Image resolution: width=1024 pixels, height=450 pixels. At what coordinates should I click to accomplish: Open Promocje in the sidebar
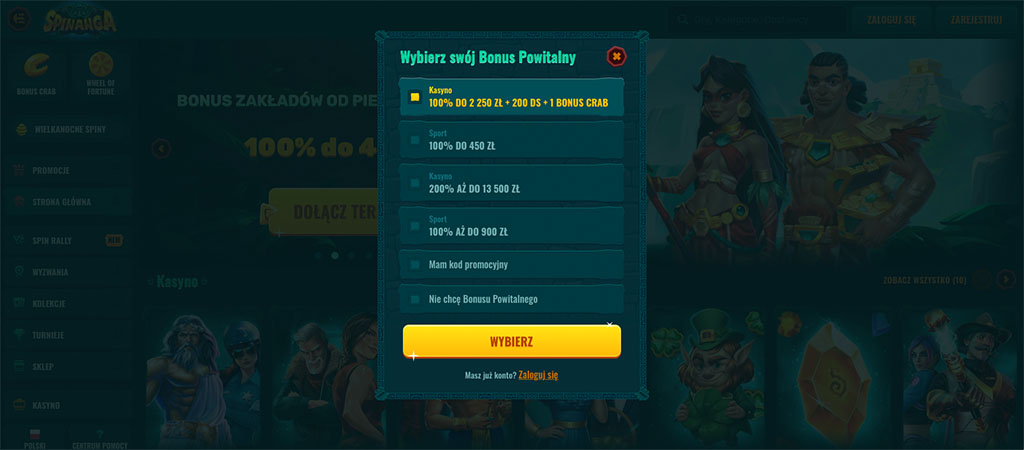tap(52, 171)
